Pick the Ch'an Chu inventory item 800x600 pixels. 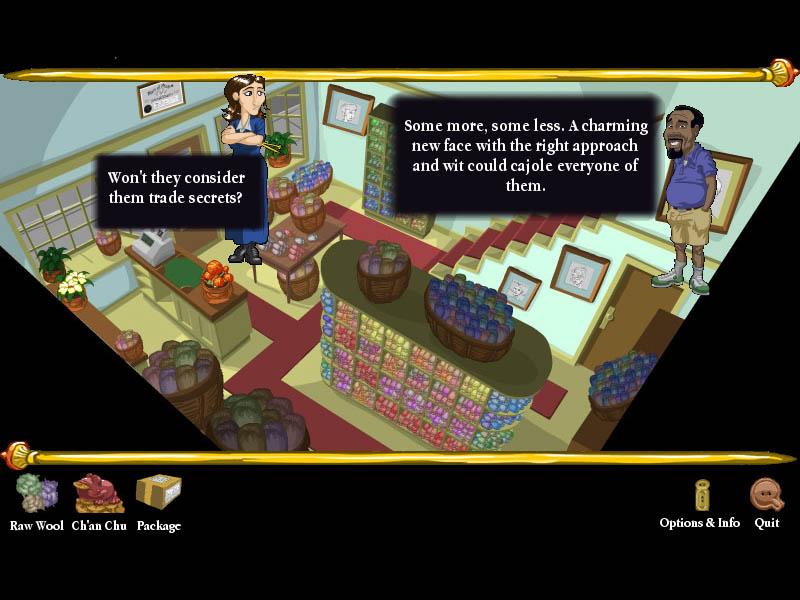pyautogui.click(x=98, y=494)
